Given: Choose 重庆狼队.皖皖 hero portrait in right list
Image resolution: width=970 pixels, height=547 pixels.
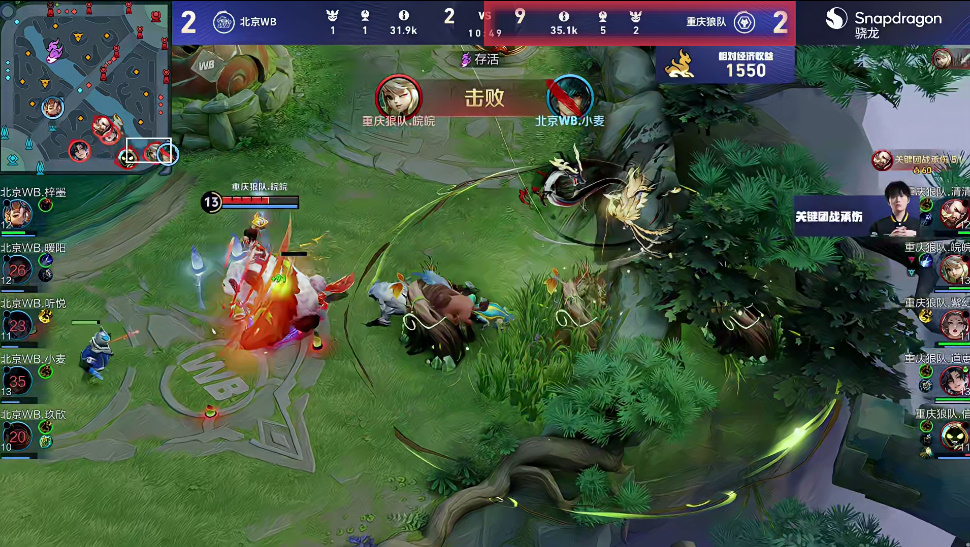Looking at the screenshot, I should click(953, 268).
